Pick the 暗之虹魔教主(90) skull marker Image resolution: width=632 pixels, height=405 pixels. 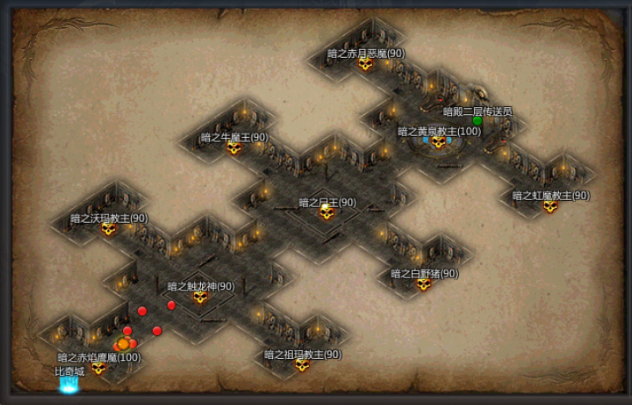pyautogui.click(x=550, y=207)
